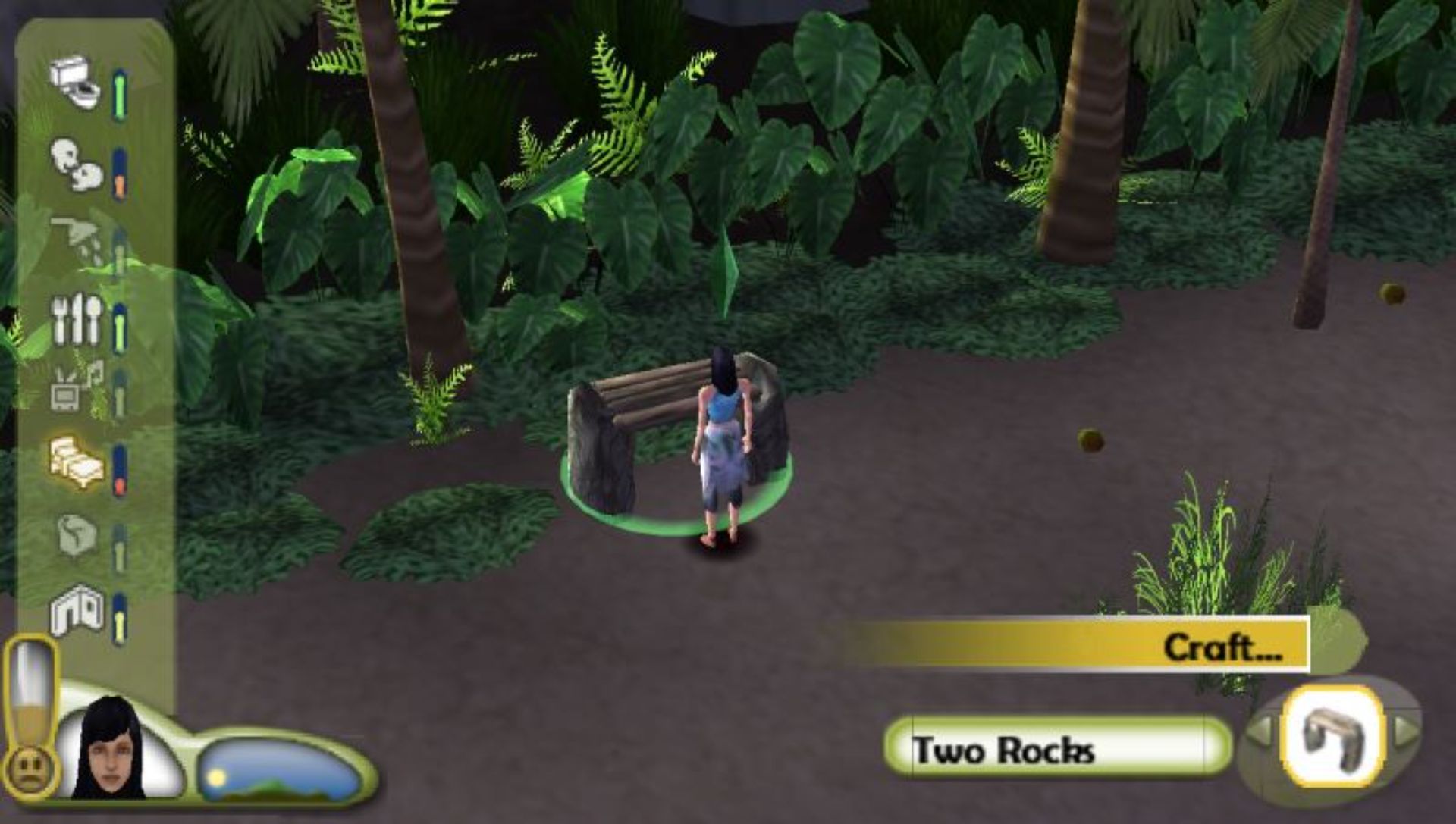Open the day-night time display
1456x824 pixels.
point(278,771)
